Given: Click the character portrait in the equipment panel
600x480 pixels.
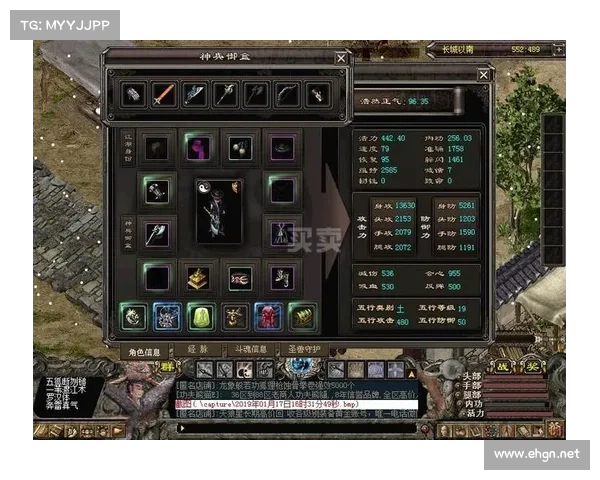Looking at the screenshot, I should point(219,210).
